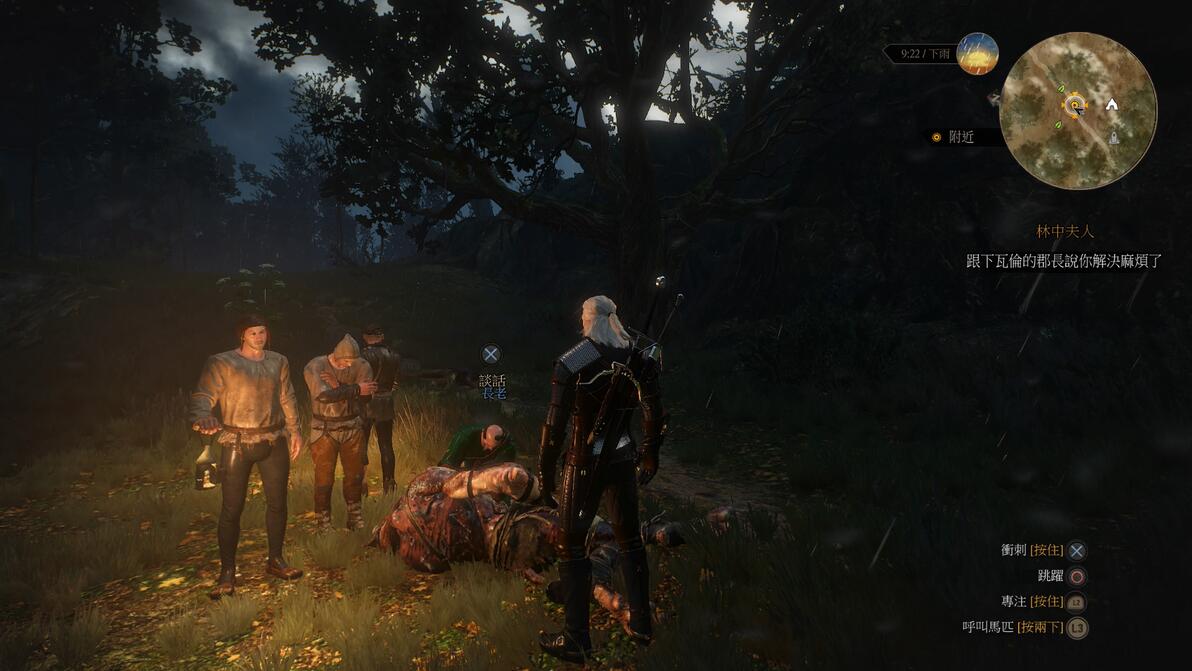Click the grey signpost marker on the minimap

tap(1114, 138)
